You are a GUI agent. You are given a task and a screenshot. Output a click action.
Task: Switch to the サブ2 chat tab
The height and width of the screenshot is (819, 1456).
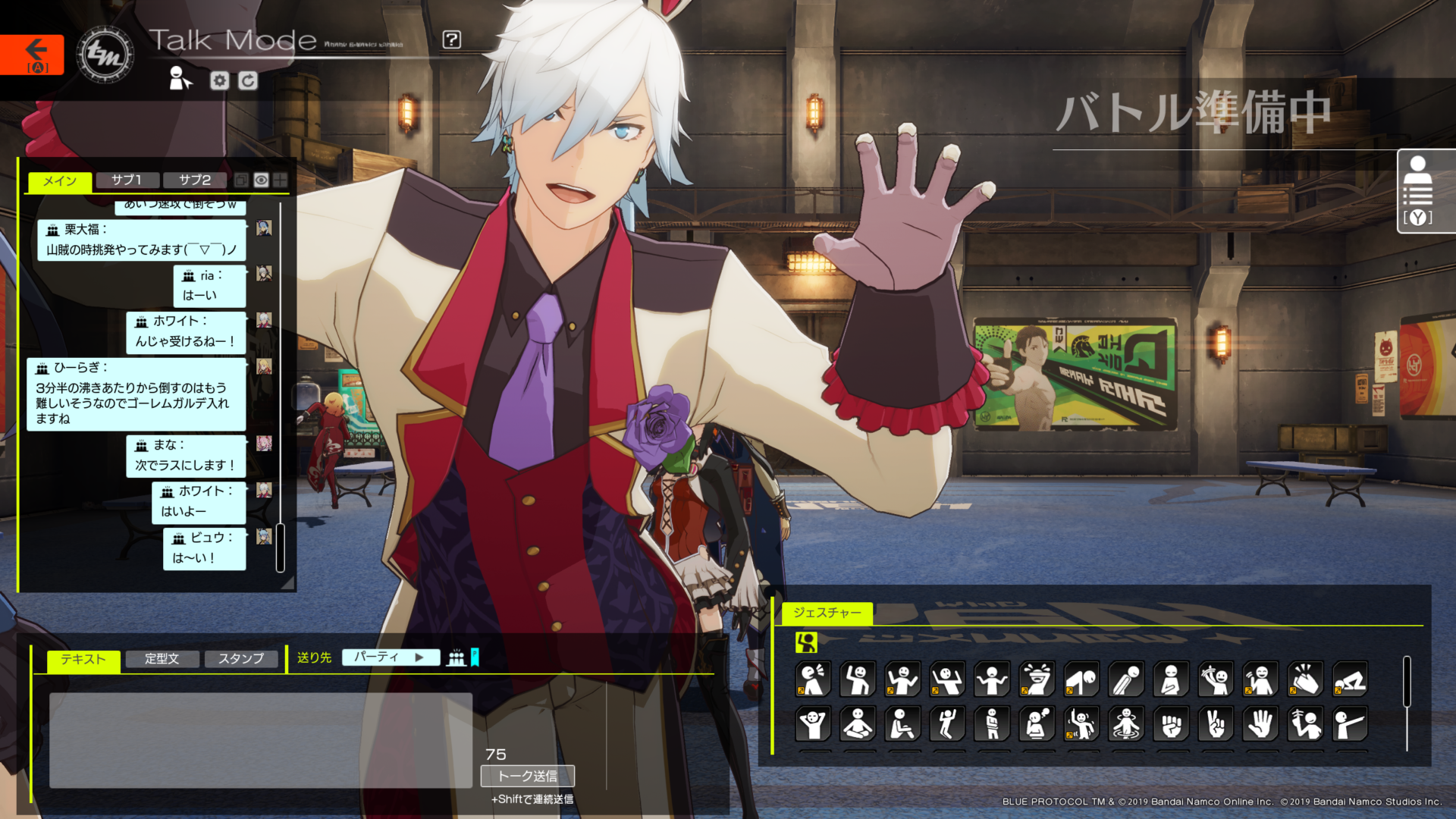(x=195, y=180)
